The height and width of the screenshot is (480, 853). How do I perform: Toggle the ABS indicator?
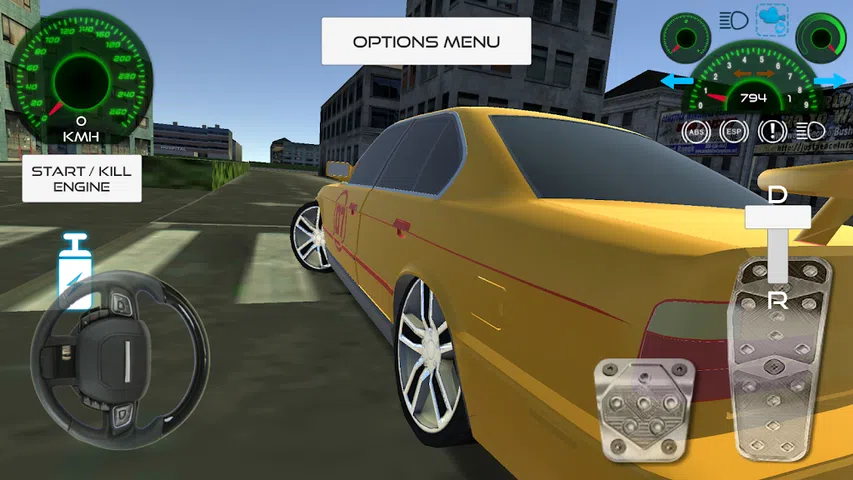pyautogui.click(x=696, y=130)
